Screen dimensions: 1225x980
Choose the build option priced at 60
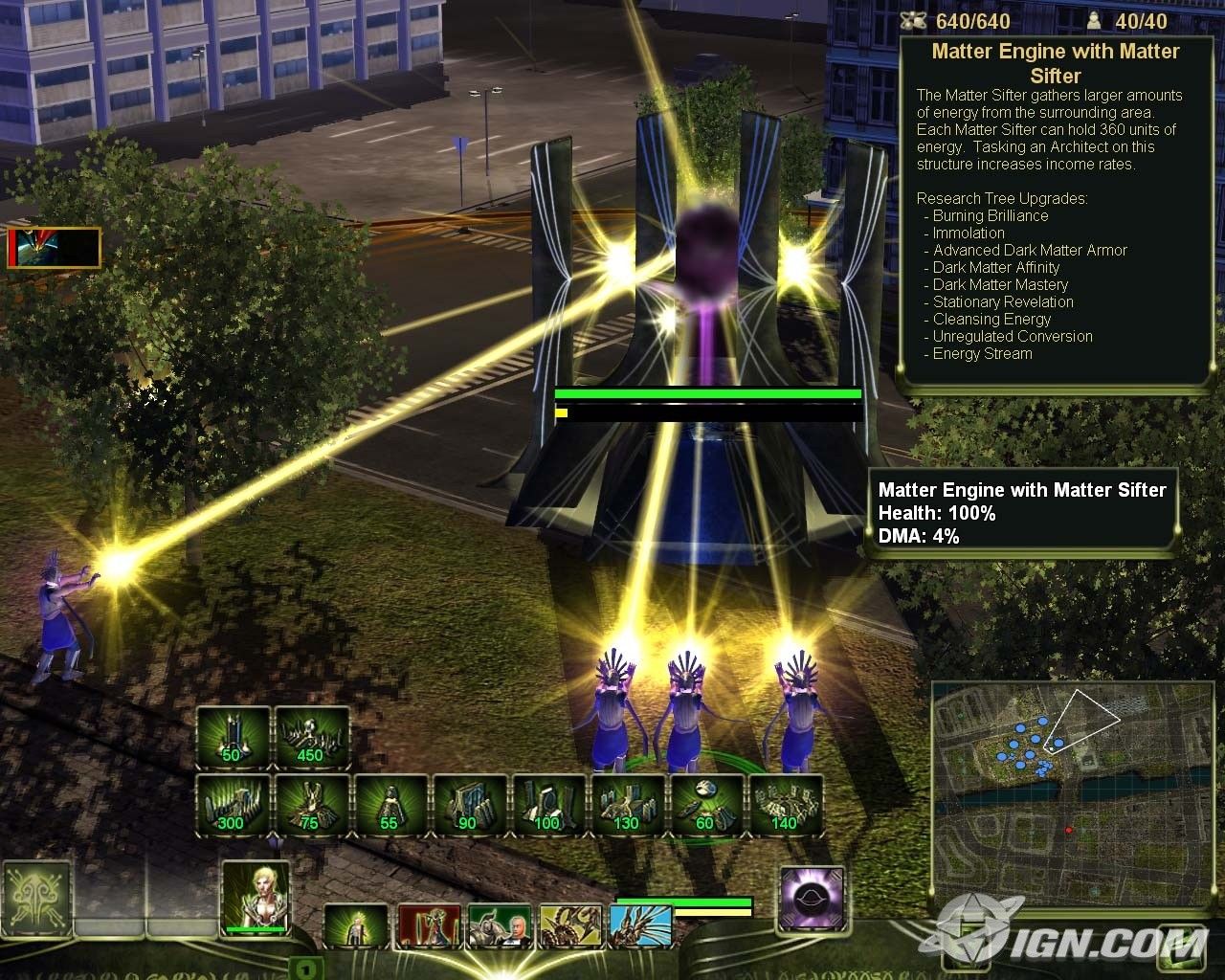[x=706, y=806]
